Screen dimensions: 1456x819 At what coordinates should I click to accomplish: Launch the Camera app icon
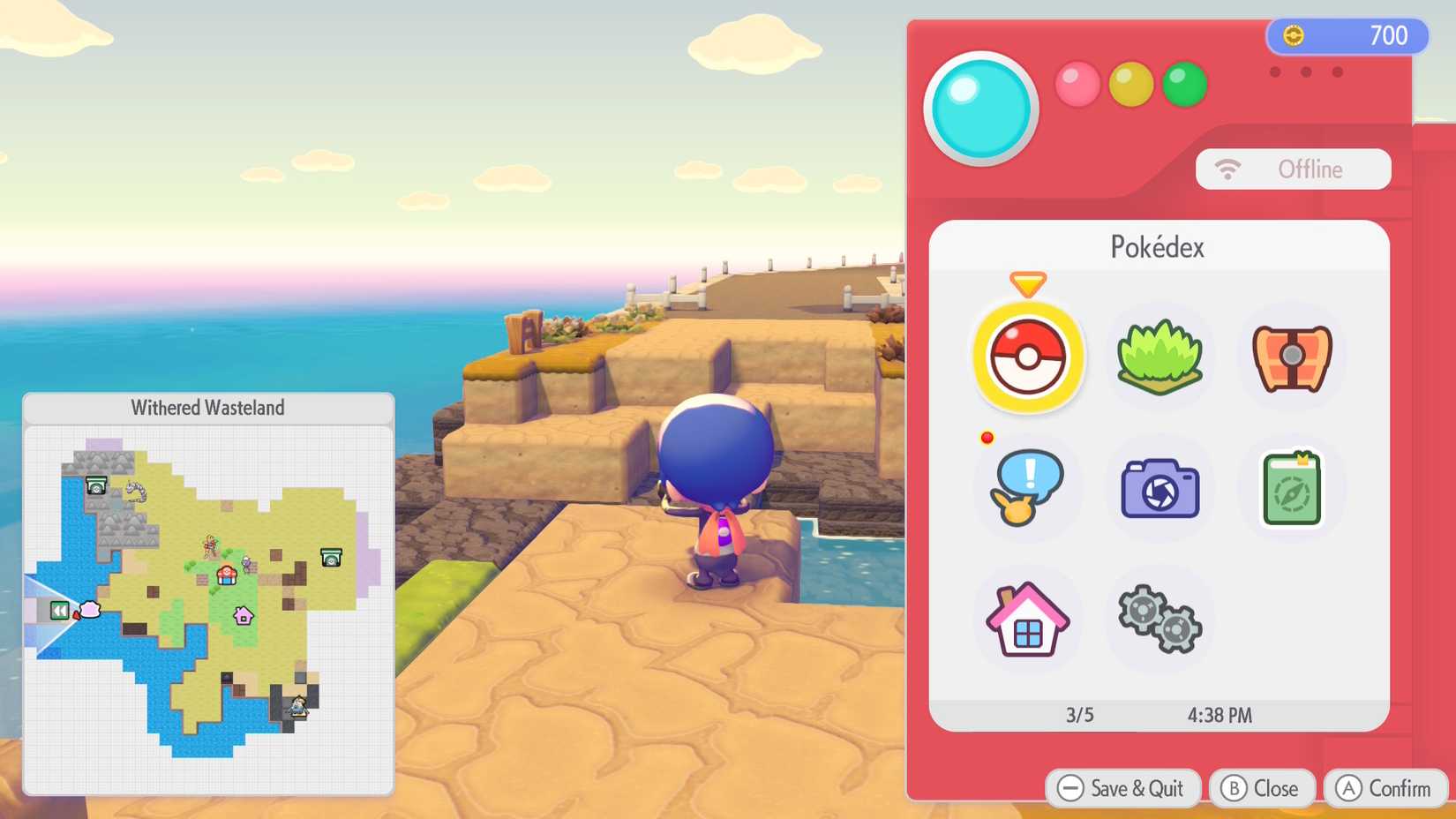point(1159,488)
